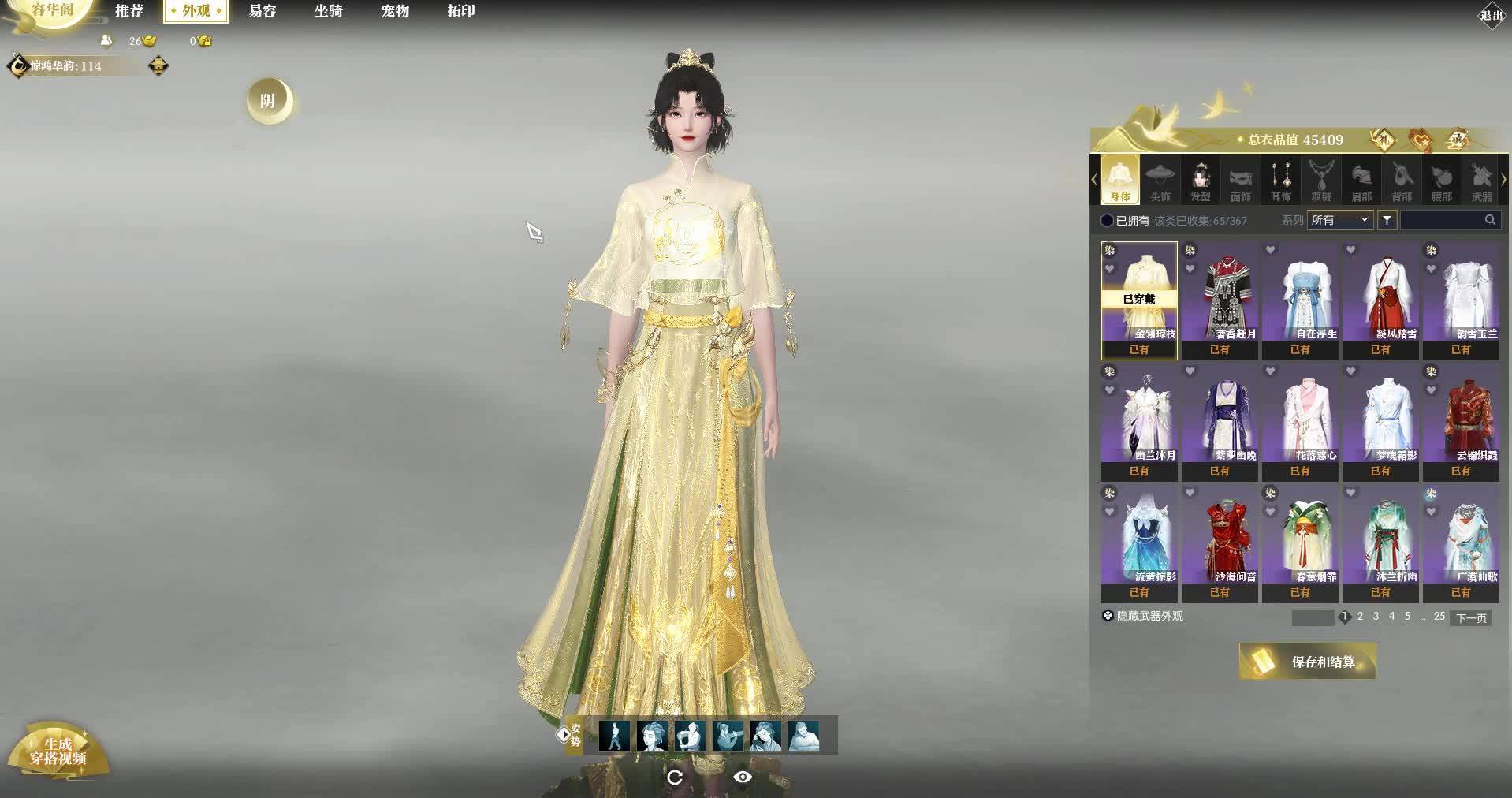This screenshot has width=1512, height=798.
Task: Click 保存和结算 to save and checkout
Action: coord(1308,662)
